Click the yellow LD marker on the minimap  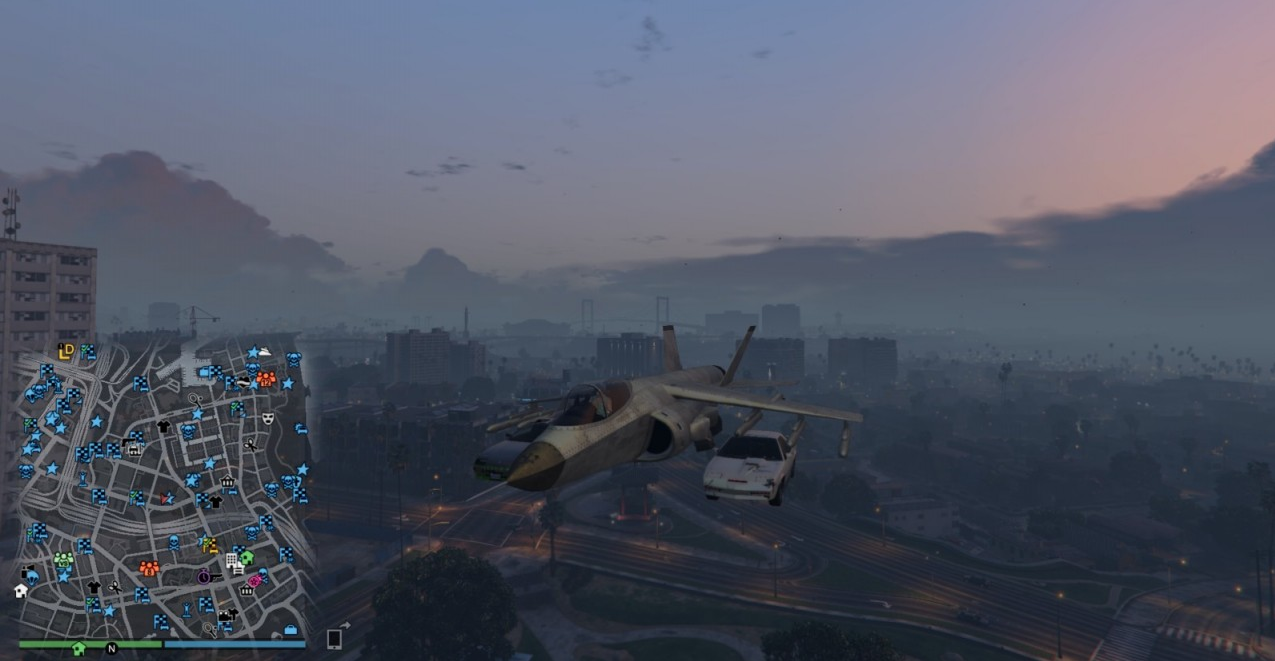(66, 351)
